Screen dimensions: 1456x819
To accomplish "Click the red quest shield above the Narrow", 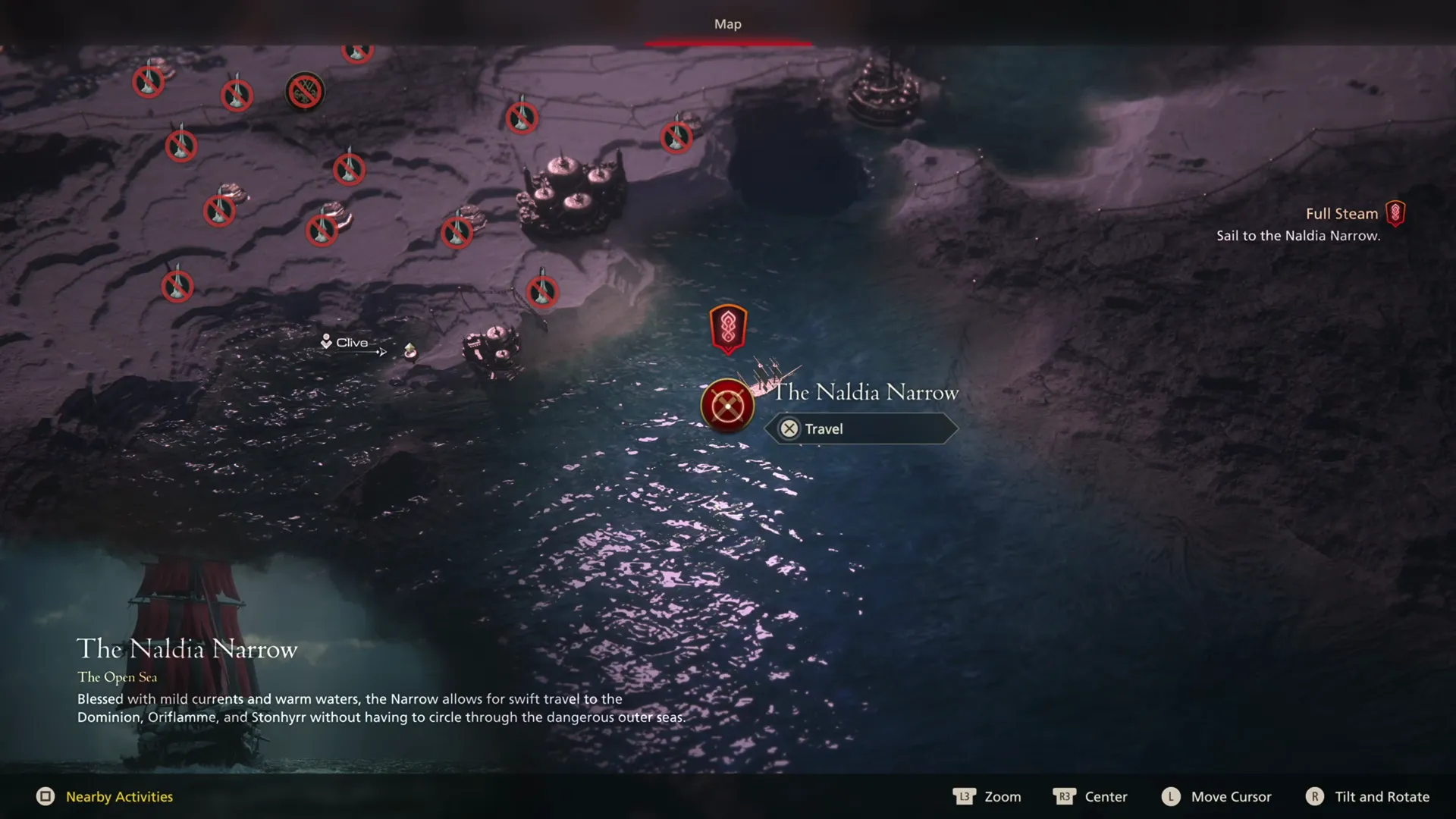I will 727,328.
